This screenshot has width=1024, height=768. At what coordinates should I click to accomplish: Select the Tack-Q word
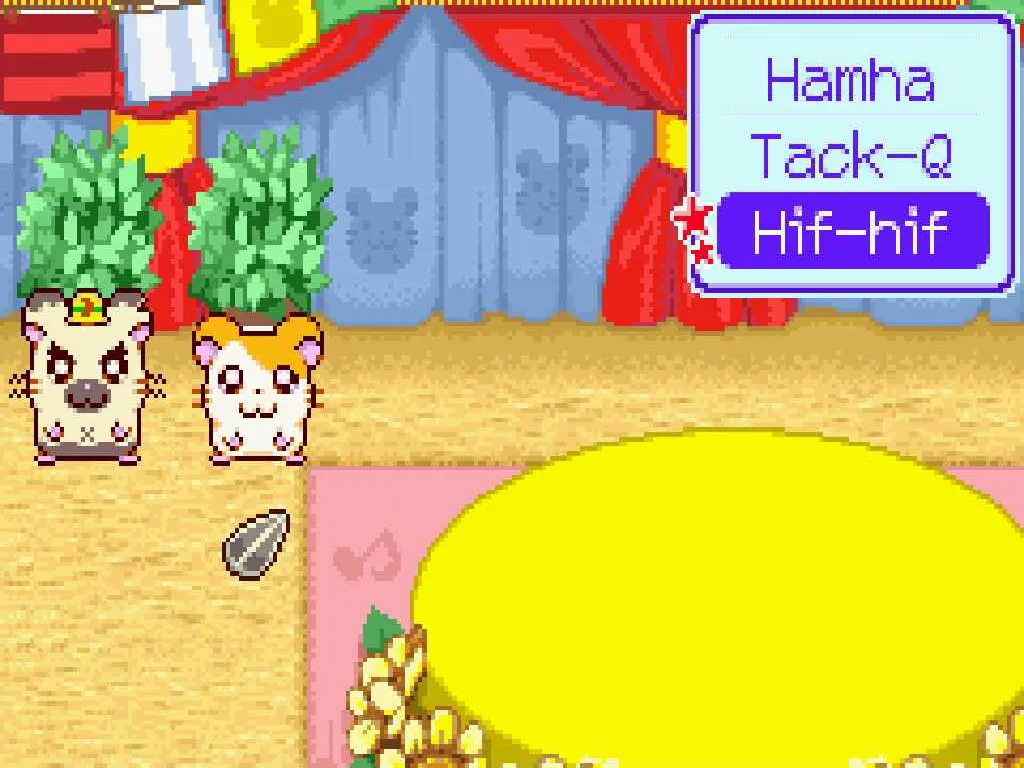851,156
